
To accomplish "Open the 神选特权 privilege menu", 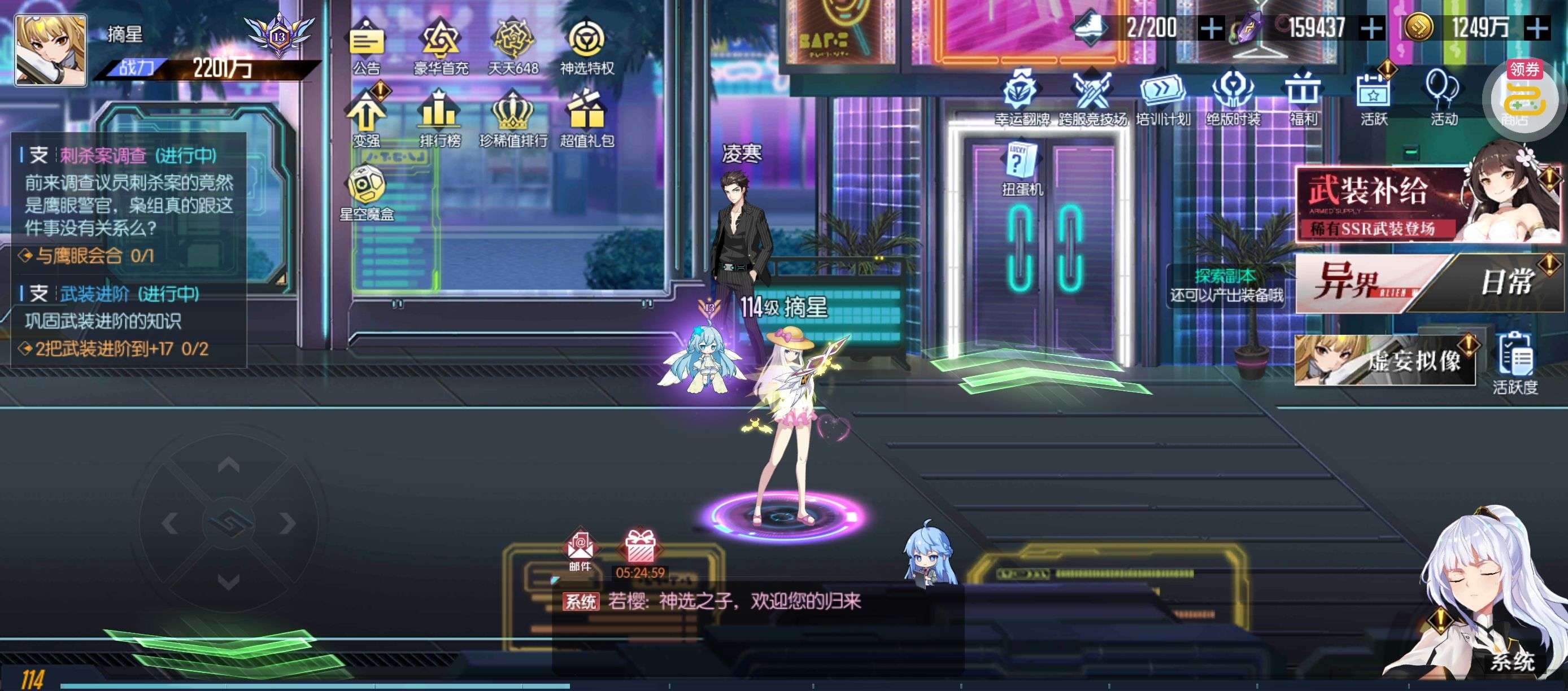I will [587, 45].
